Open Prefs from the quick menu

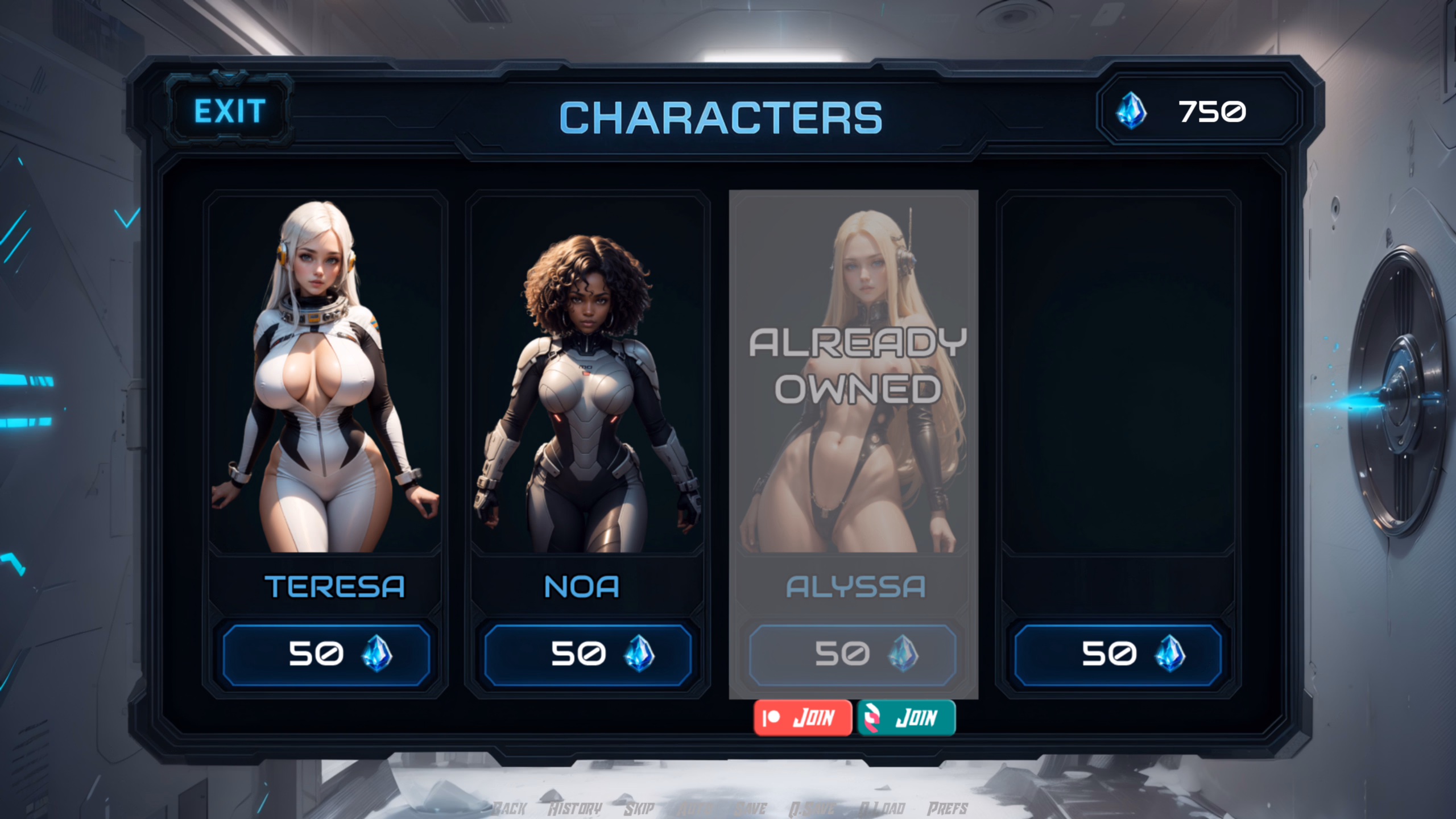pyautogui.click(x=948, y=808)
